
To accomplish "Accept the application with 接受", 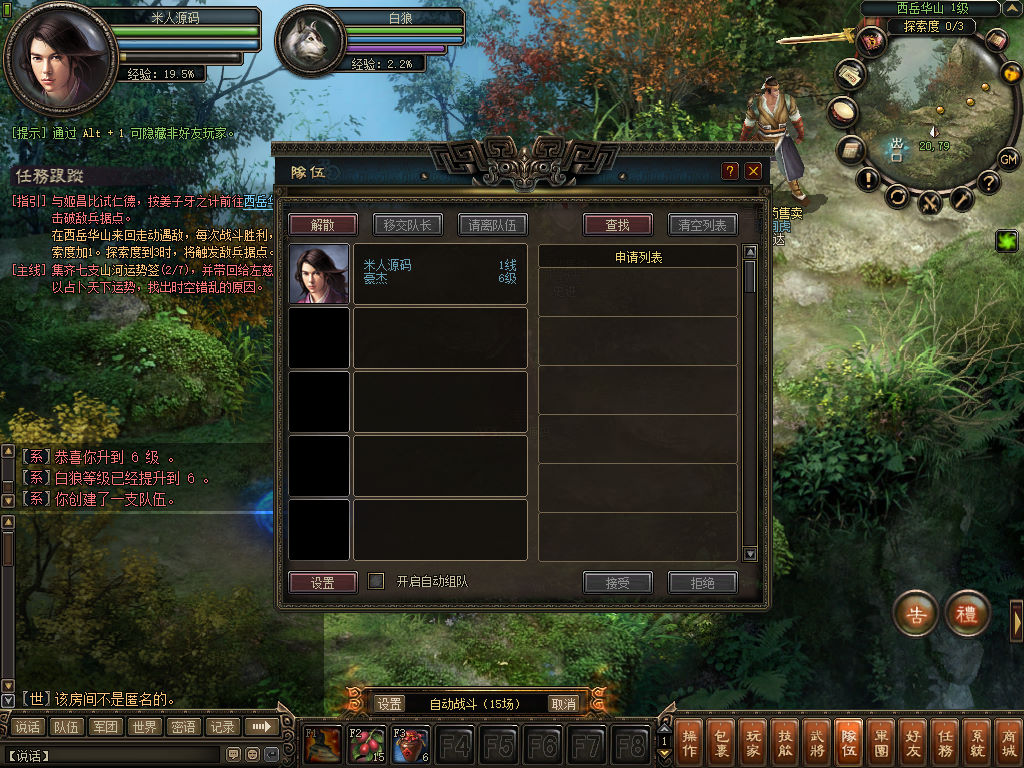I will (x=617, y=582).
